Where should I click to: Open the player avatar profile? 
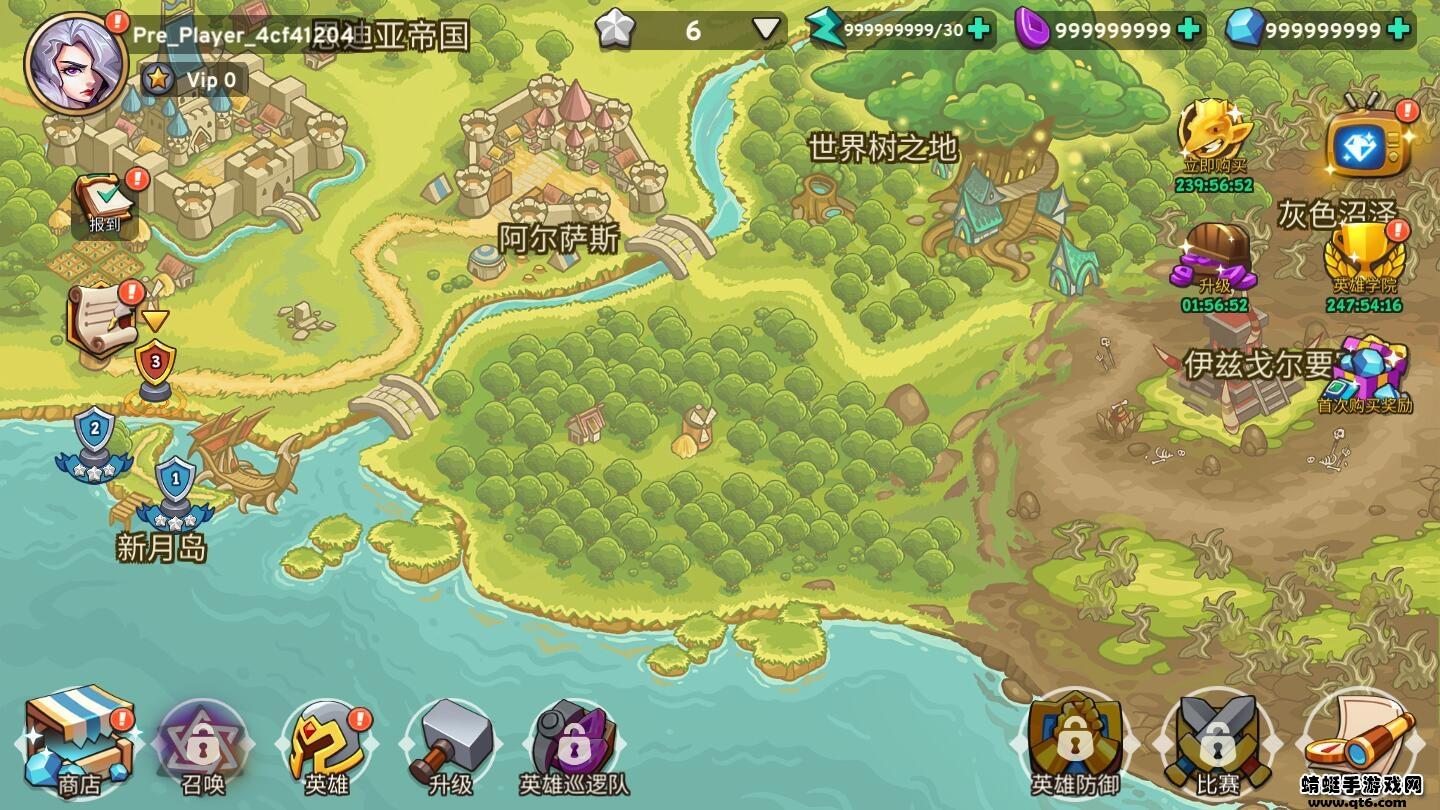tap(76, 65)
